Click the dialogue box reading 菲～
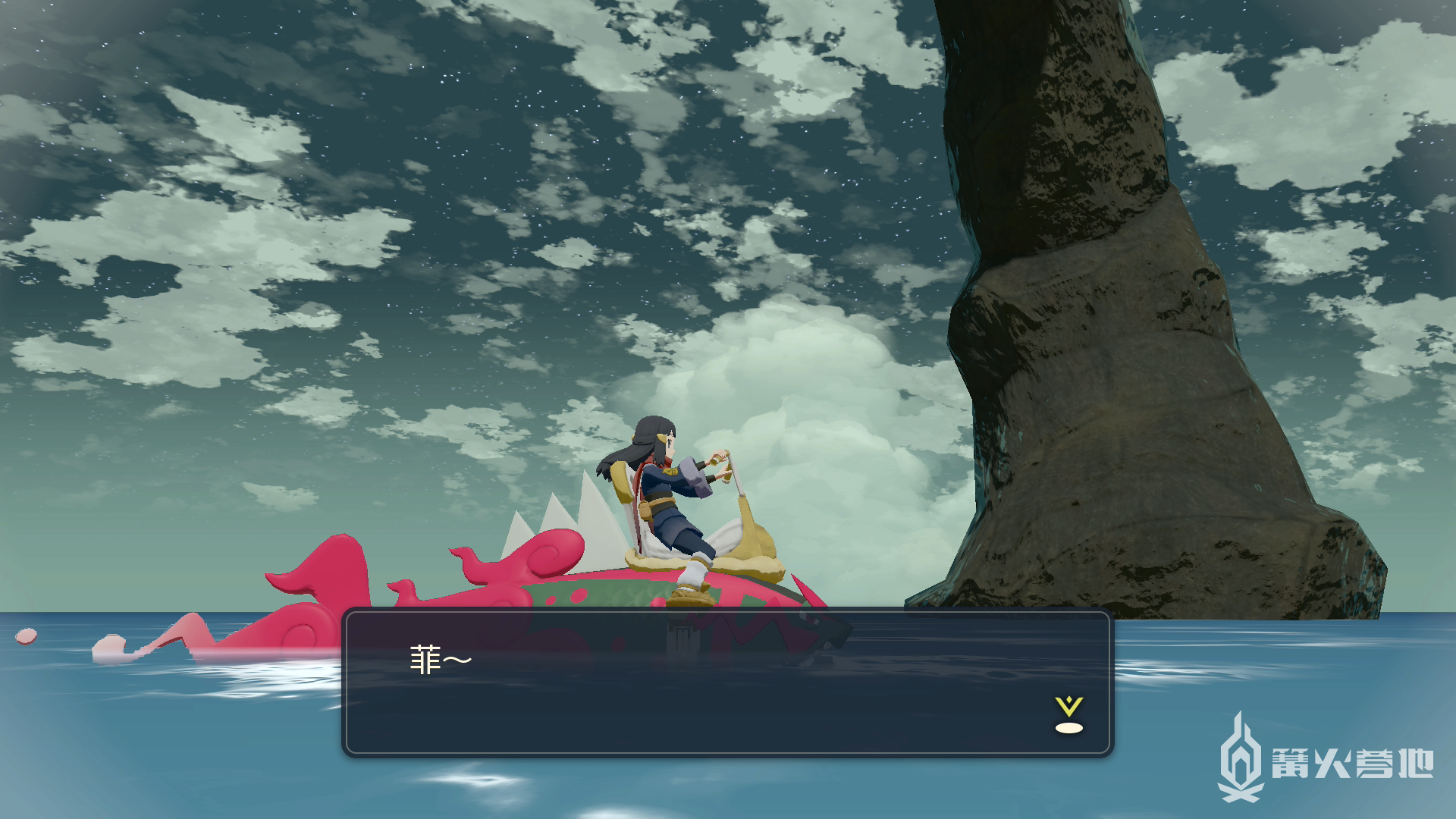Viewport: 1456px width, 819px height. 726,682
